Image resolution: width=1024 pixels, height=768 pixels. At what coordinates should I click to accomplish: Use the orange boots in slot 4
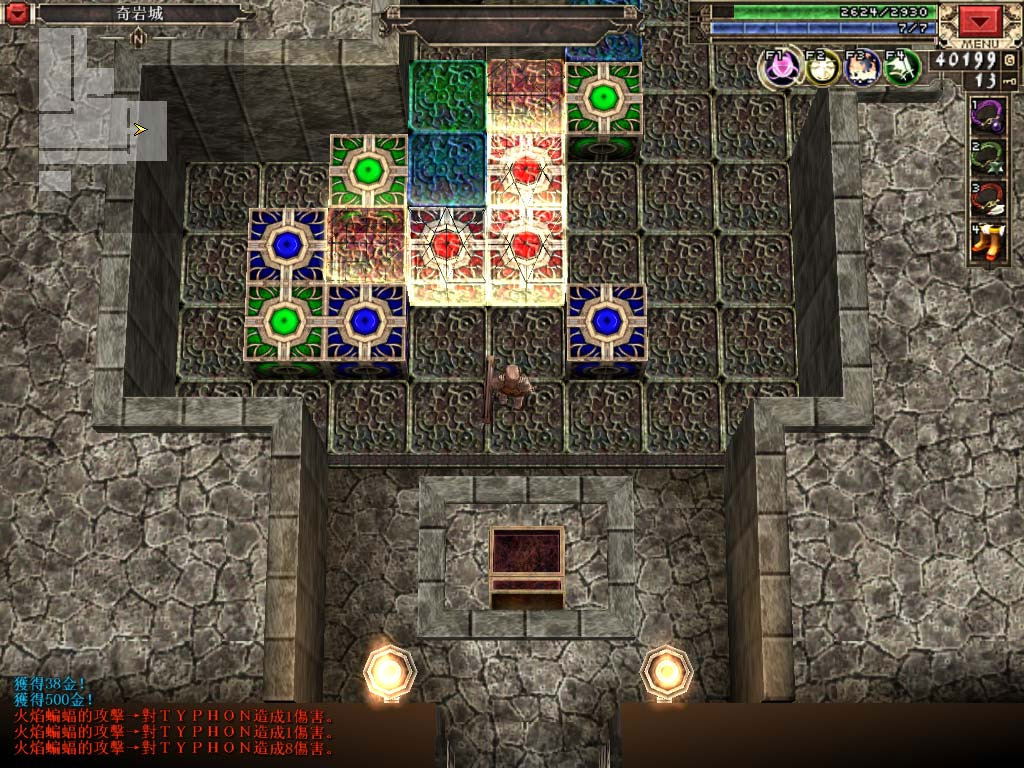coord(989,243)
